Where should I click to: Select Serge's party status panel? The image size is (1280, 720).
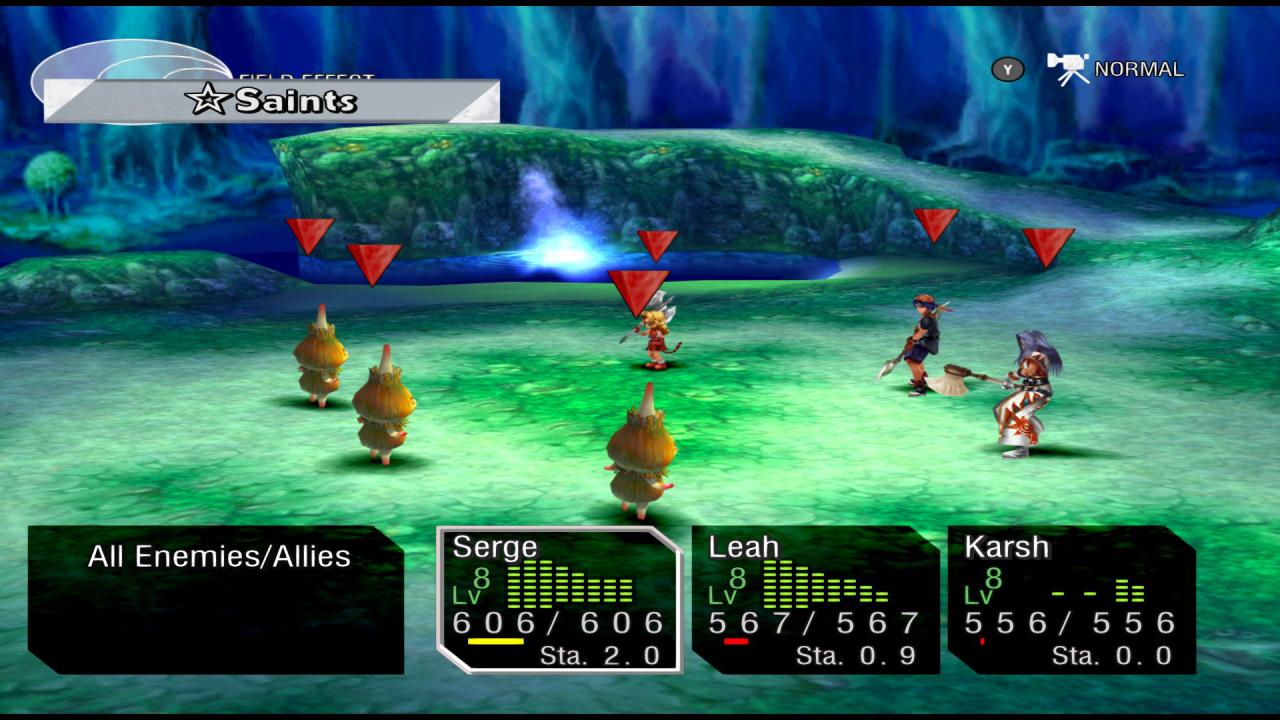[558, 599]
